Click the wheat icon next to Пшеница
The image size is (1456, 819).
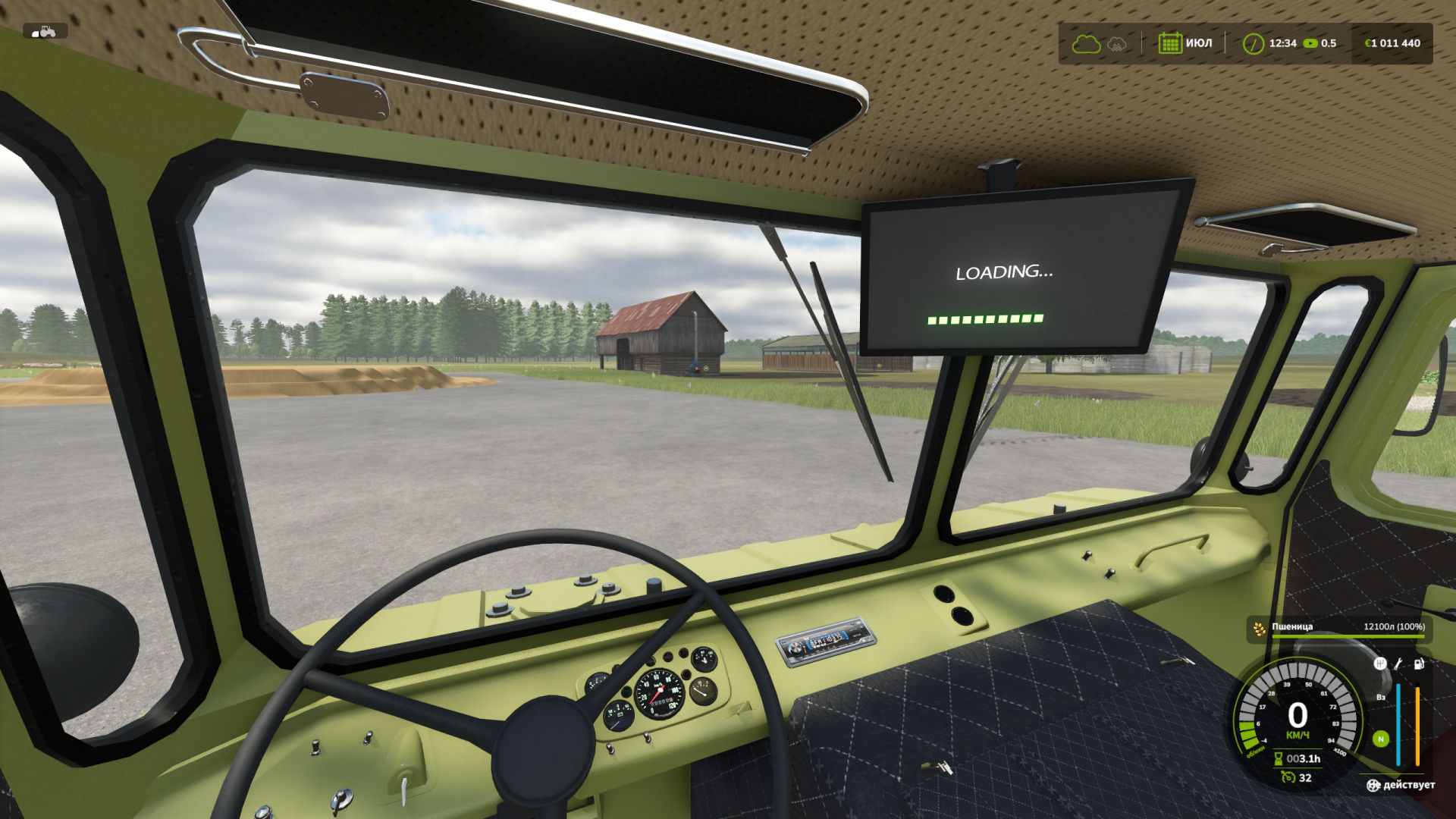[x=1260, y=629]
